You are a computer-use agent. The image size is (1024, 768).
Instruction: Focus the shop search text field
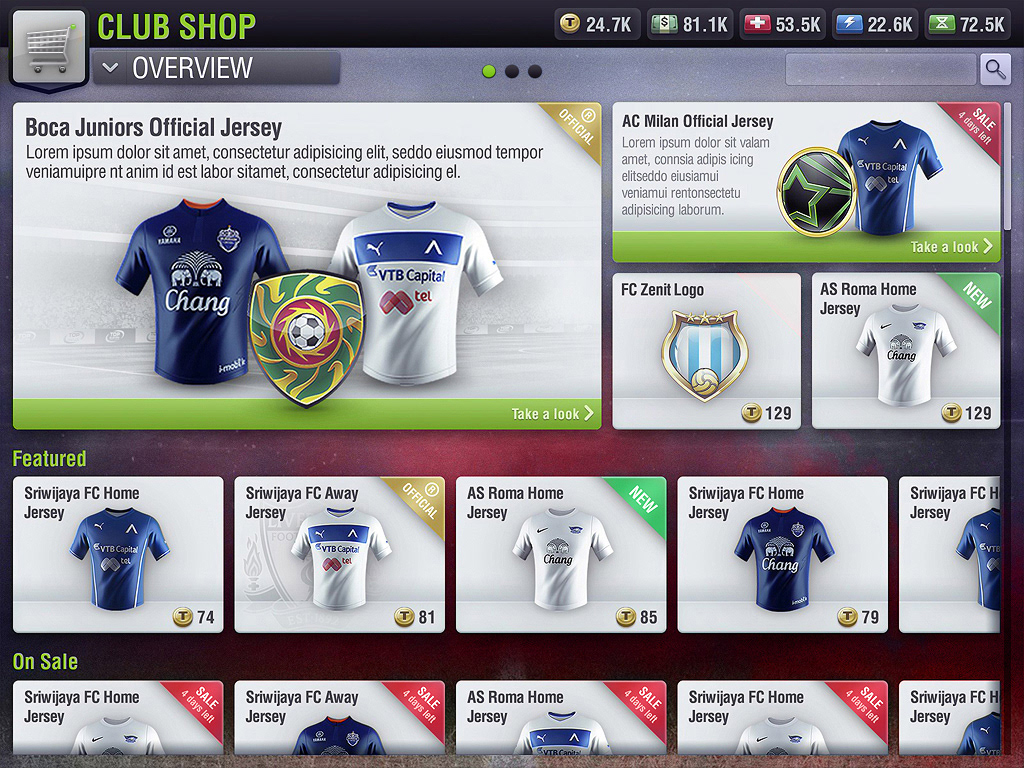880,69
